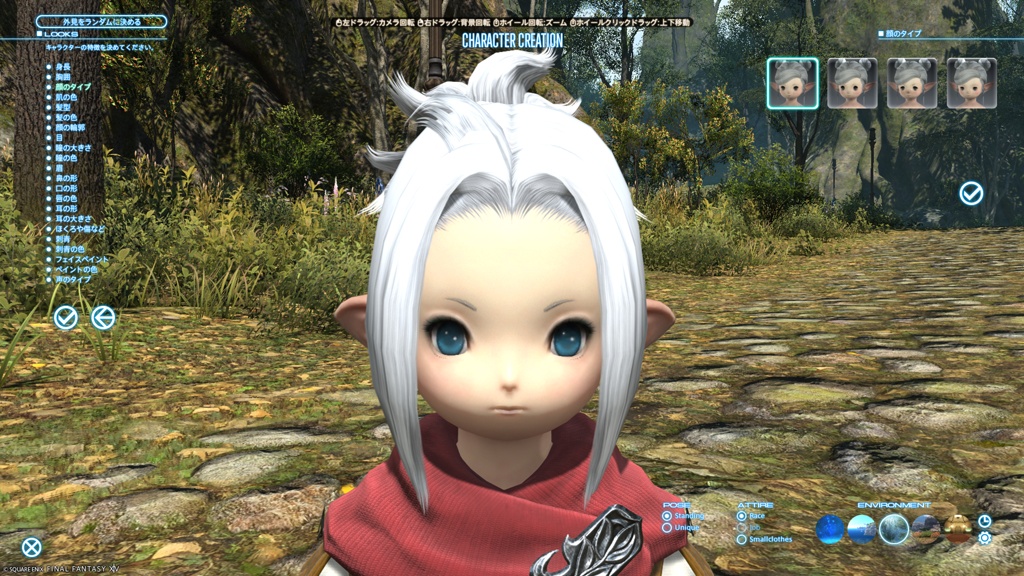The image size is (1024, 576).
Task: Open the gear settings icon
Action: [985, 538]
